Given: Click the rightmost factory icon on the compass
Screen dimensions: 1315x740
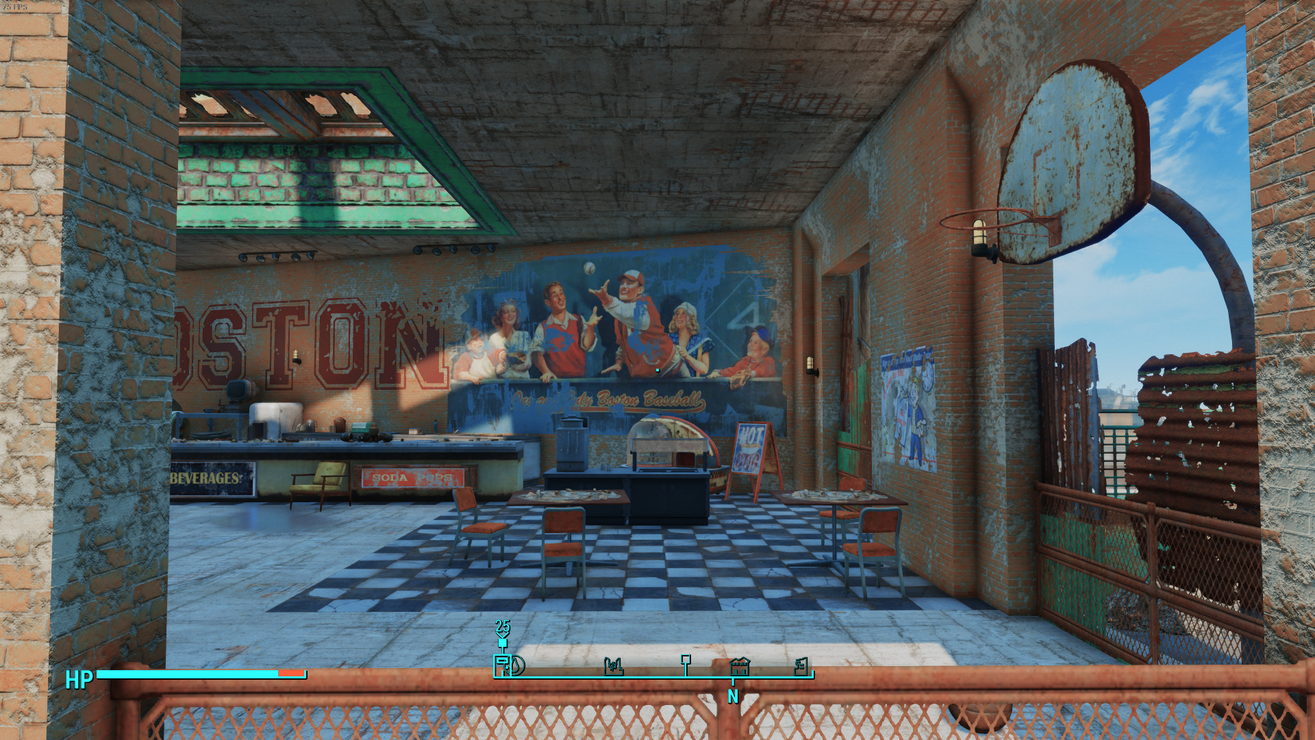Looking at the screenshot, I should (800, 665).
